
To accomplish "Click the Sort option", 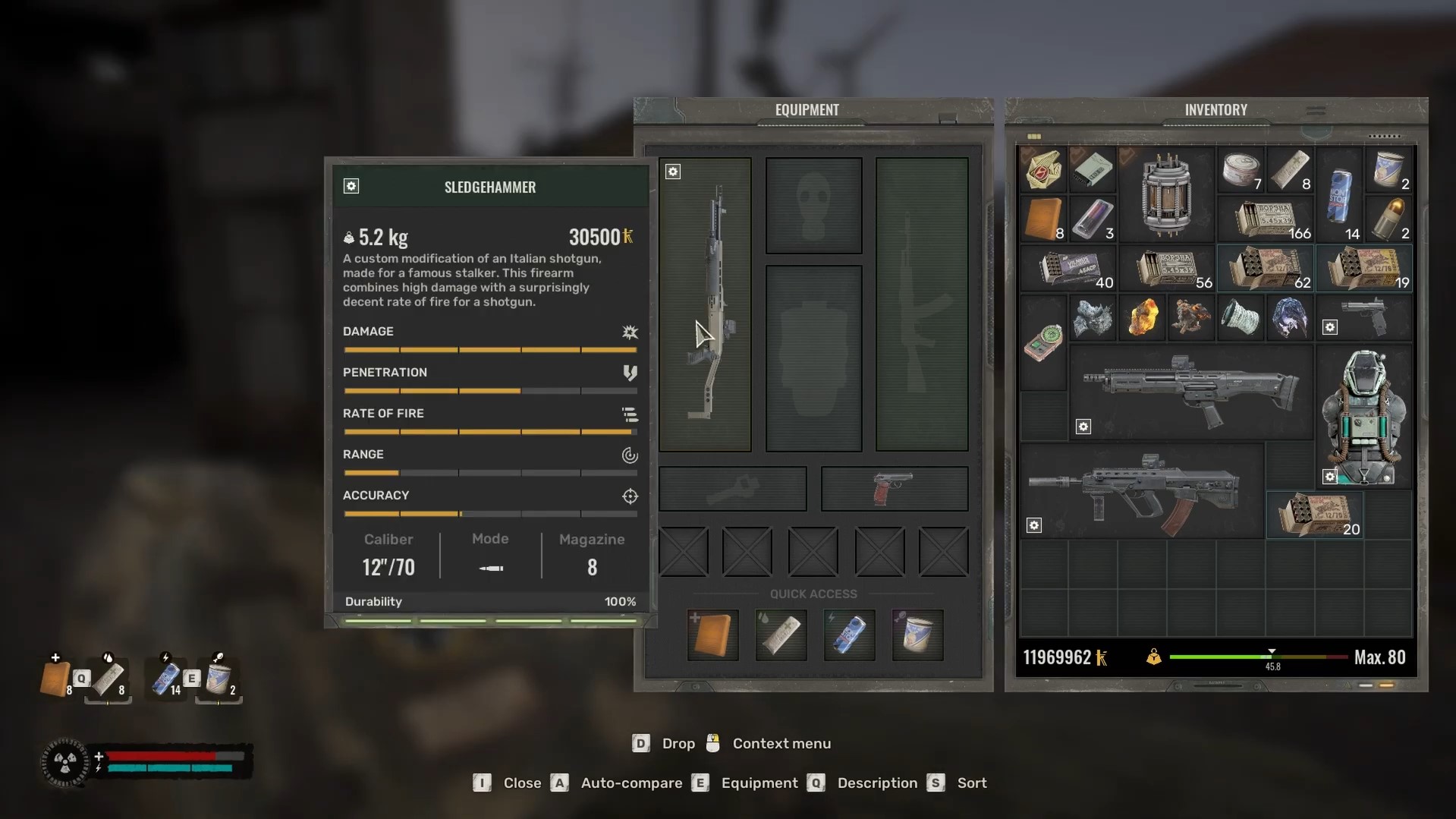I will click(971, 783).
